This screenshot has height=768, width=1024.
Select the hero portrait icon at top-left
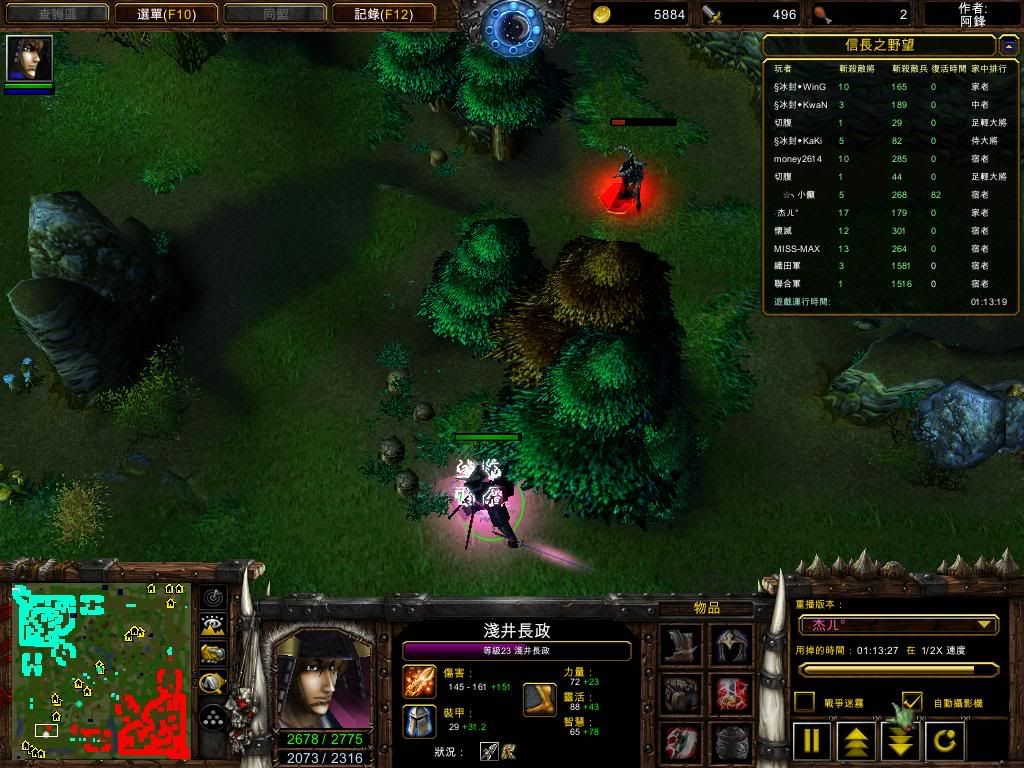point(30,59)
